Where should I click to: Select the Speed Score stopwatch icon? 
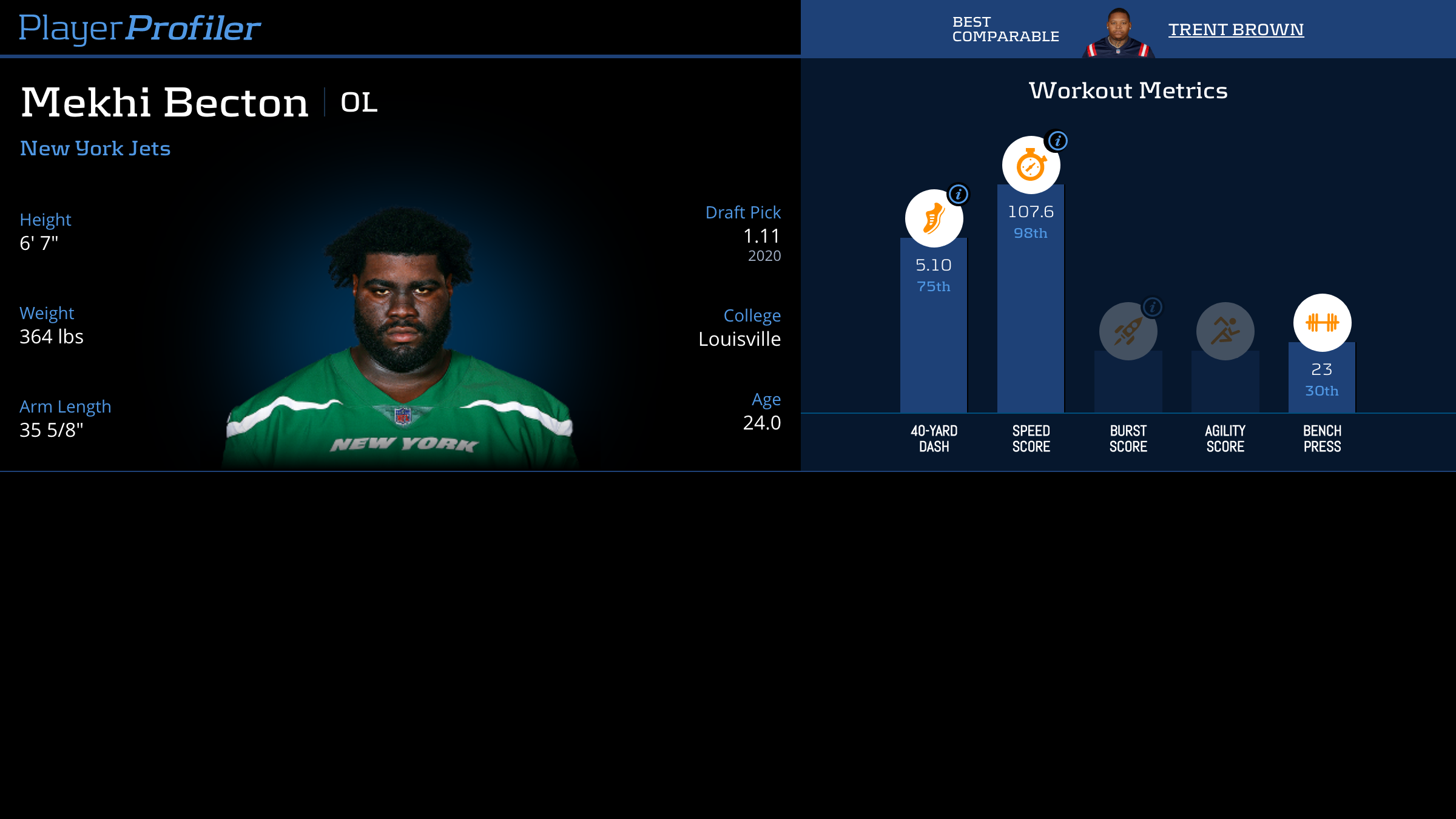[x=1031, y=165]
